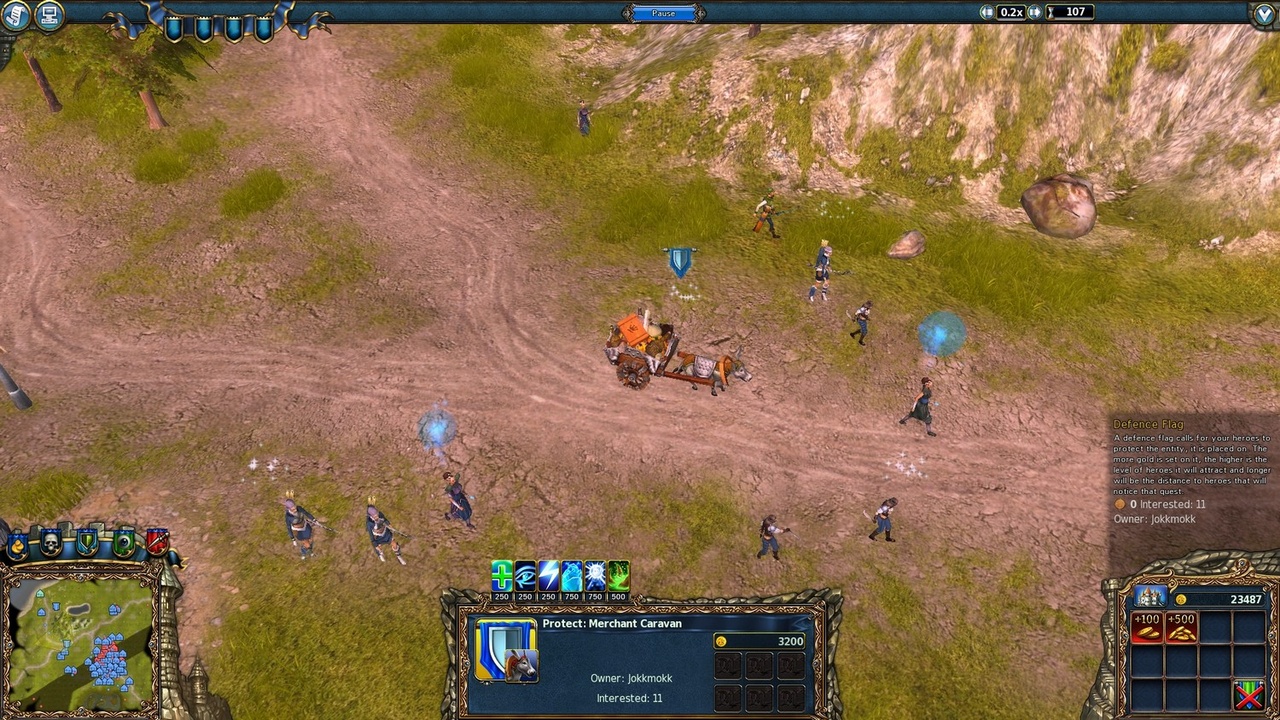The height and width of the screenshot is (720, 1280).
Task: Toggle the blizzard sun spell costing 750
Action: [x=594, y=575]
